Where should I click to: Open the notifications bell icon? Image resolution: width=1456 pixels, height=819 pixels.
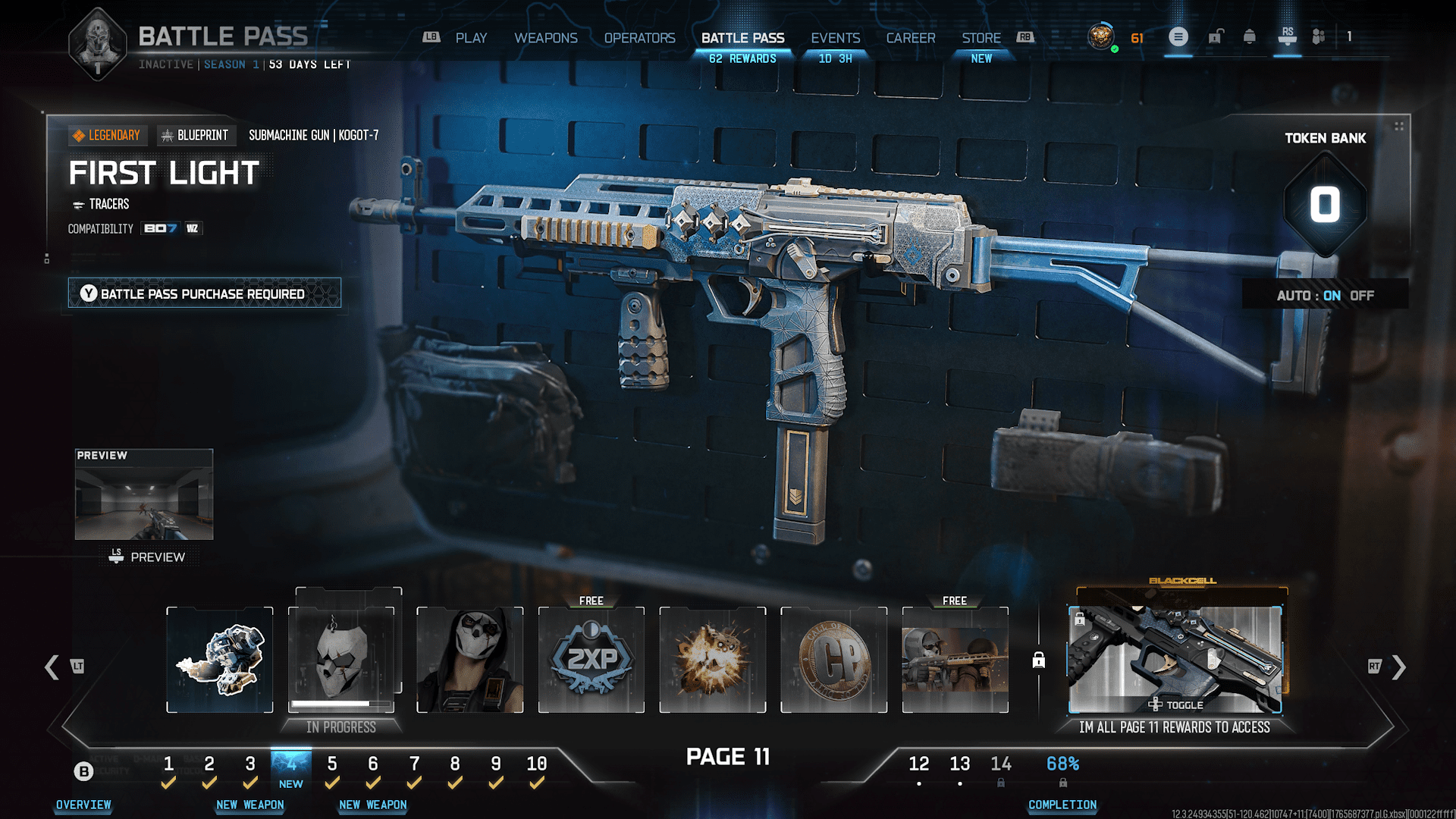(x=1249, y=36)
